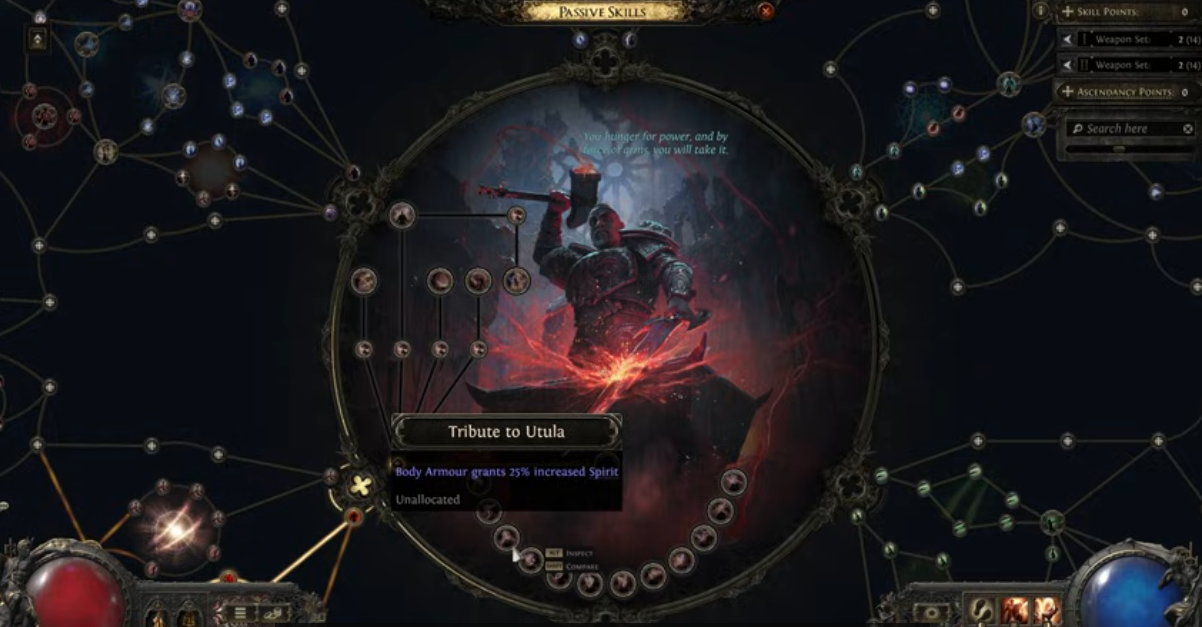Open the hamburger menu button beside health orb

click(240, 612)
